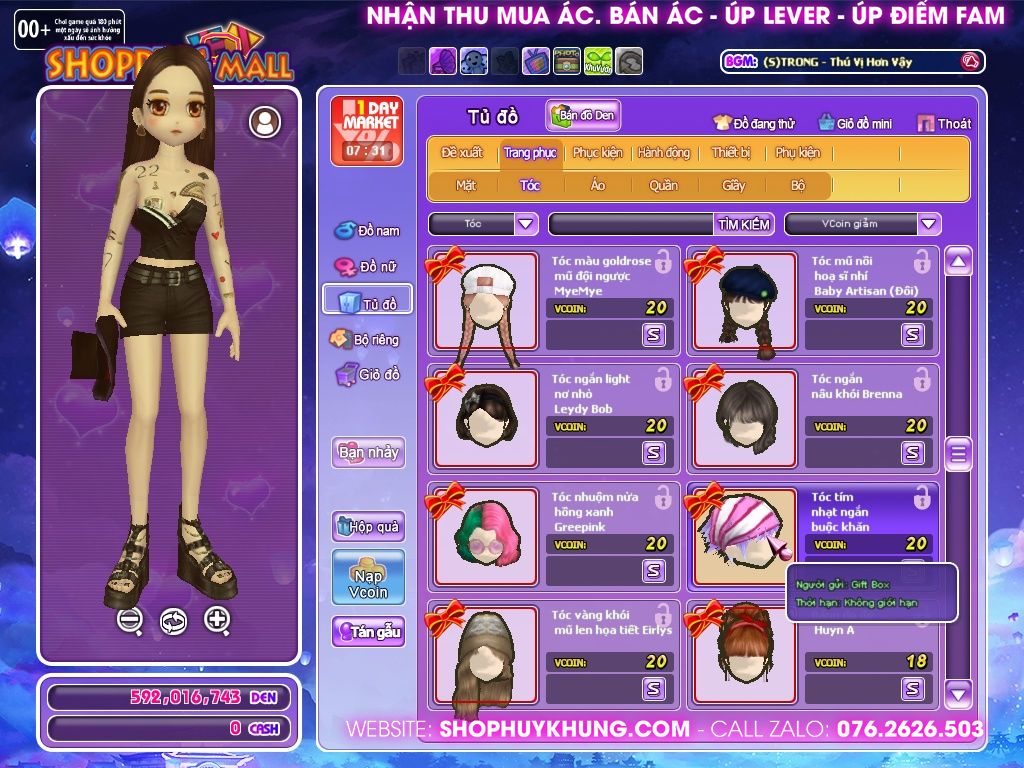
Task: Click the Nạp Vcoin button
Action: coord(368,577)
